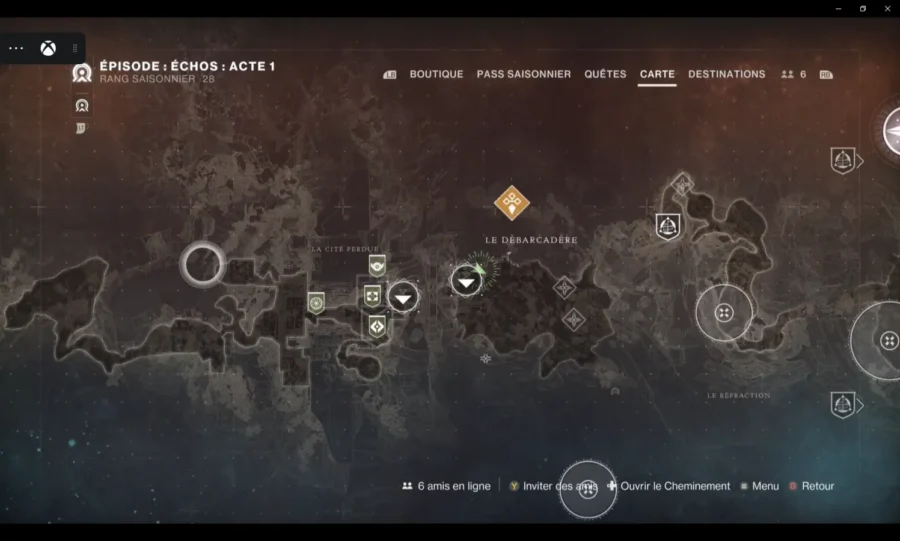The image size is (900, 541).
Task: Close the game window
Action: coord(886,8)
